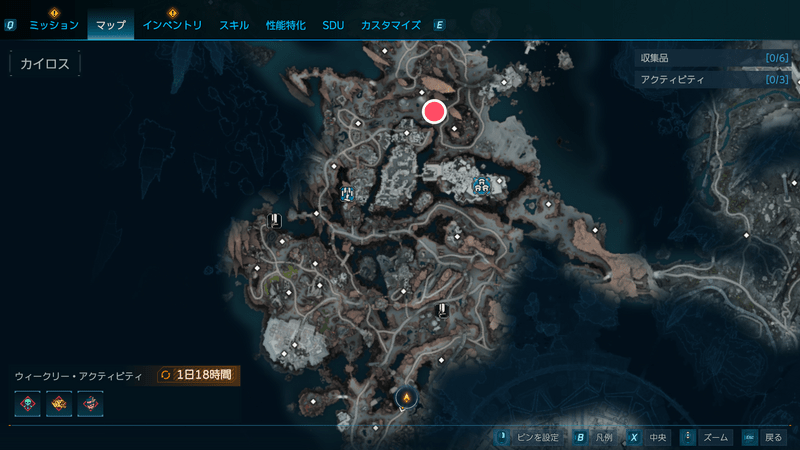Open the ミッション tab
Image resolution: width=800 pixels, height=450 pixels.
point(54,25)
